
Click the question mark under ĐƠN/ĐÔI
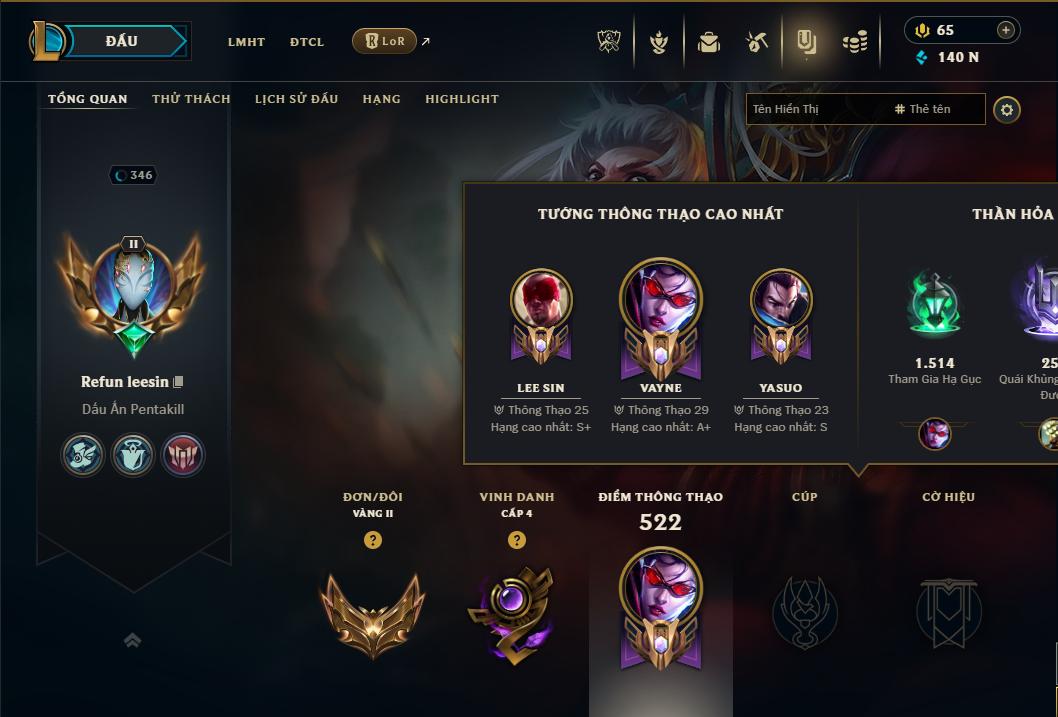[373, 540]
